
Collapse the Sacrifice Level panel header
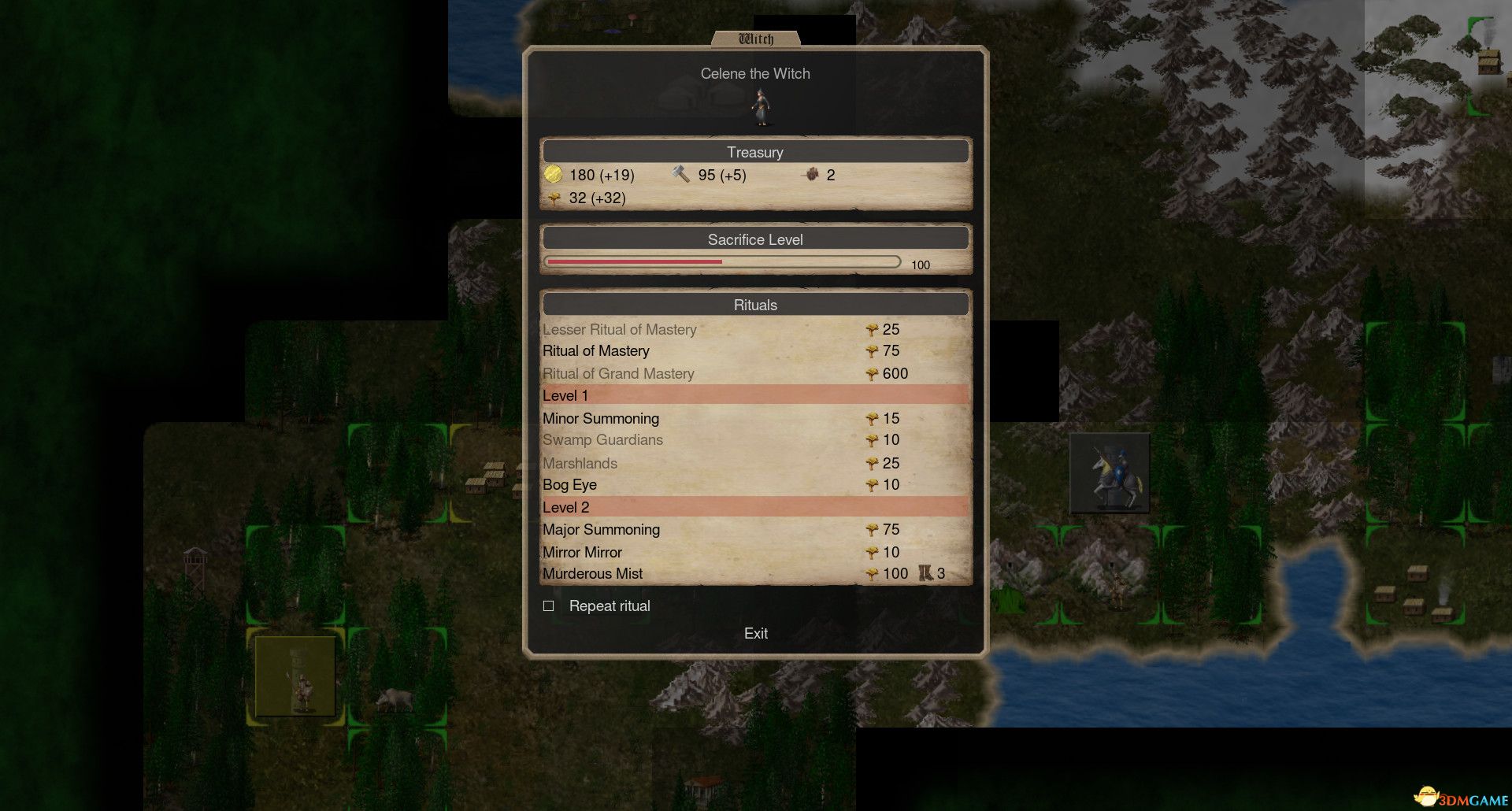click(x=754, y=239)
